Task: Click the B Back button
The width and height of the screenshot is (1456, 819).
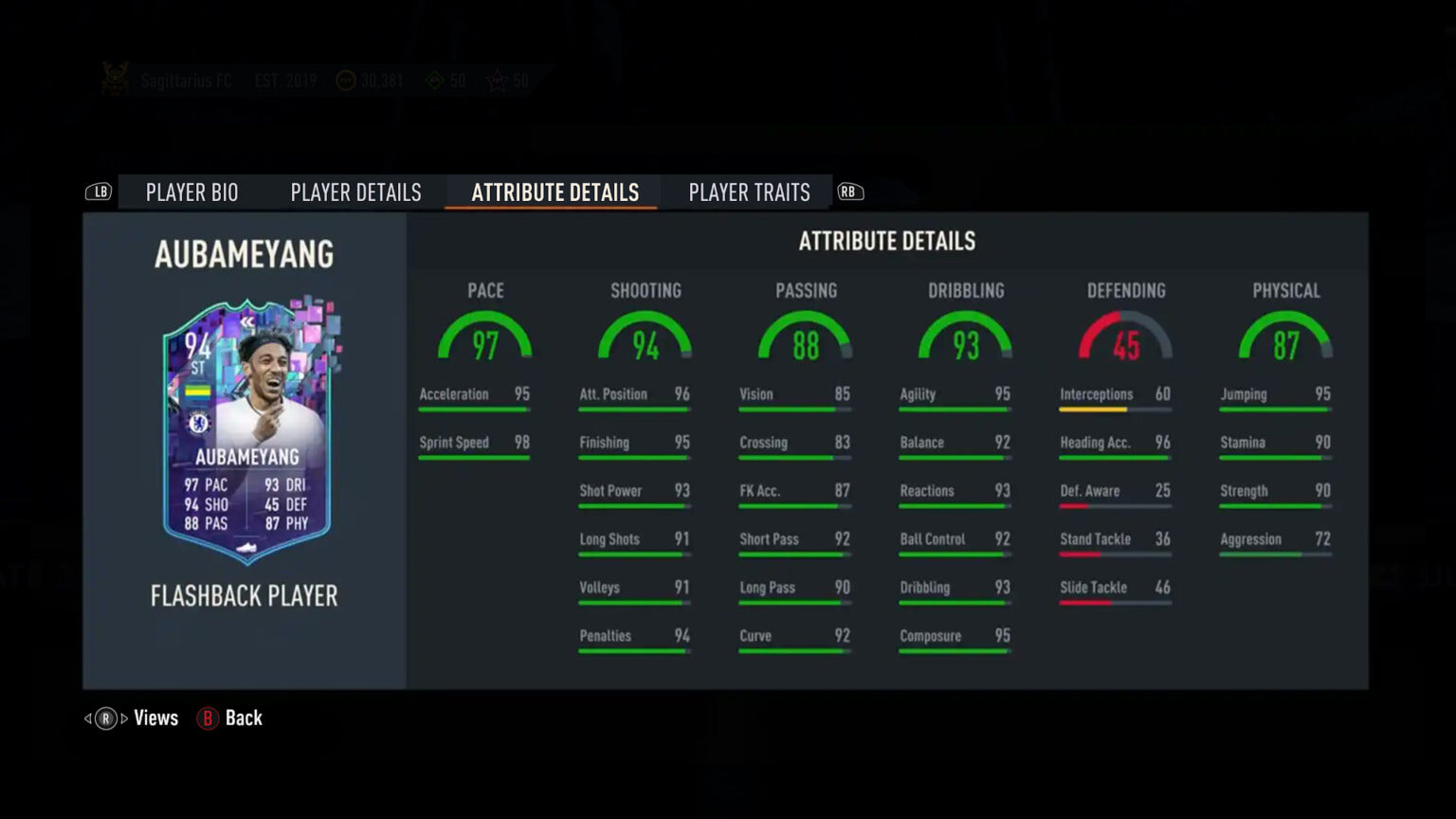Action: click(228, 718)
